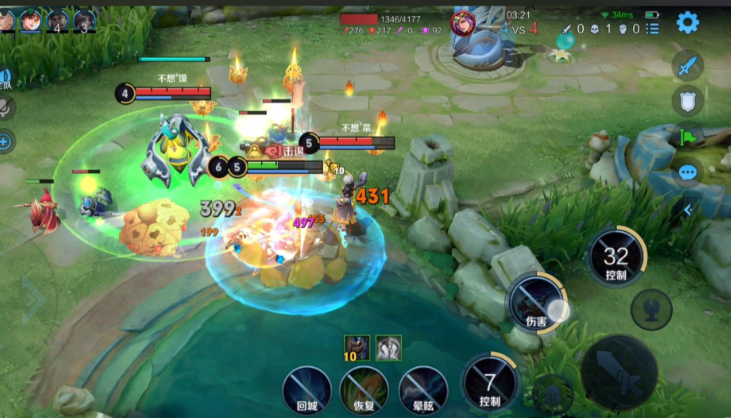Cast the 晕眩 stun summoner spell

[x=422, y=389]
